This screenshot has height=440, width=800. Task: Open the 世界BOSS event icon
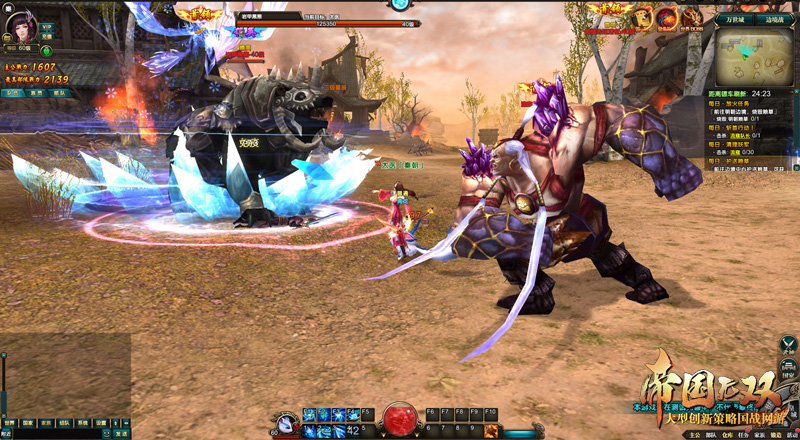click(x=692, y=18)
